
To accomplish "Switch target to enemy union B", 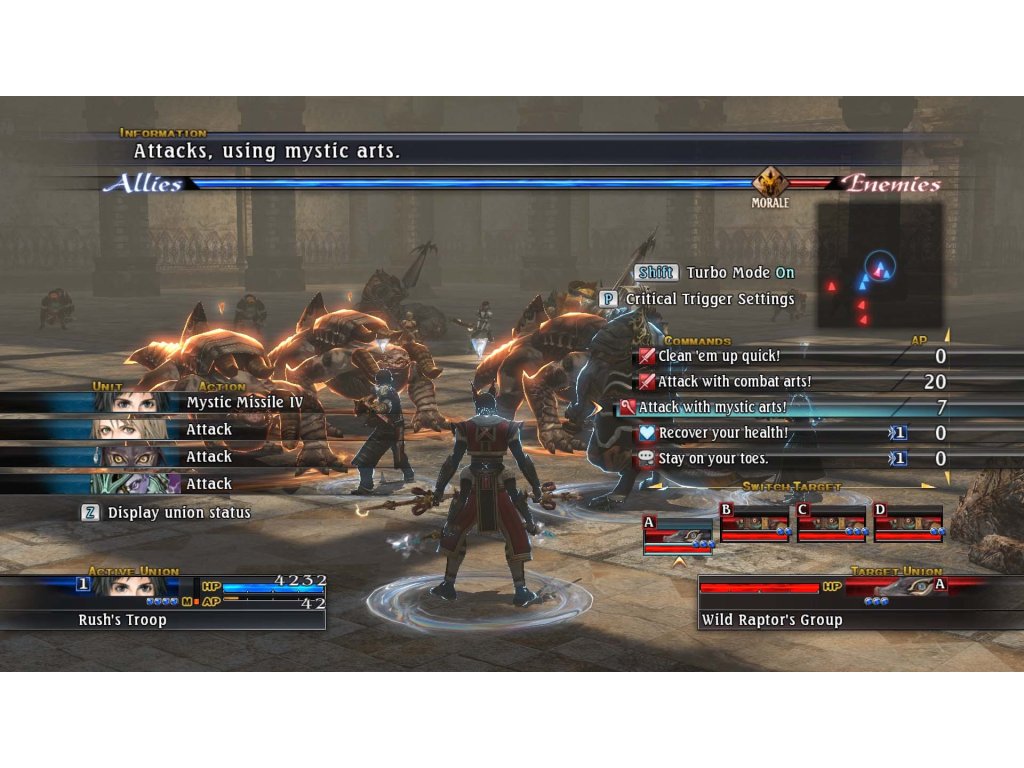I will pyautogui.click(x=755, y=524).
